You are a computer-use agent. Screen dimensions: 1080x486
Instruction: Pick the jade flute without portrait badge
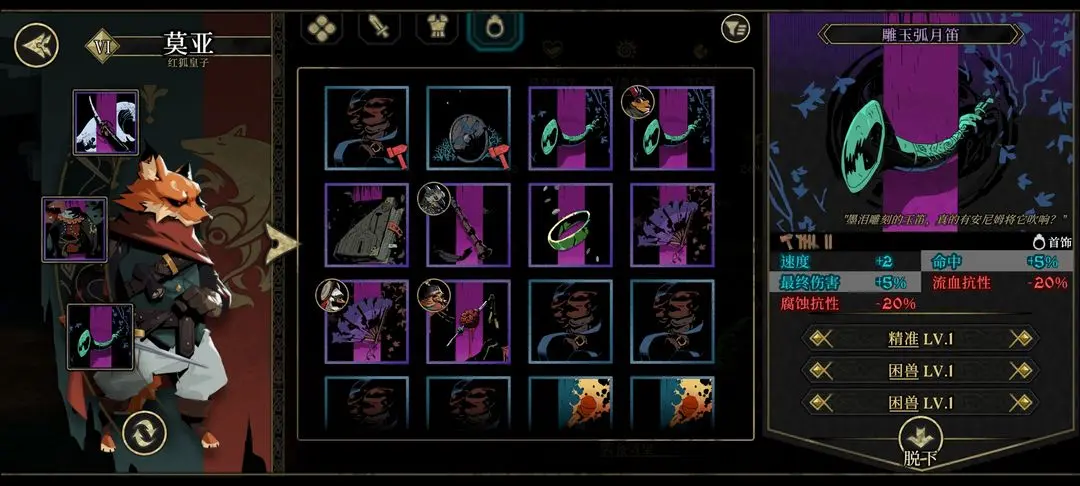point(570,128)
